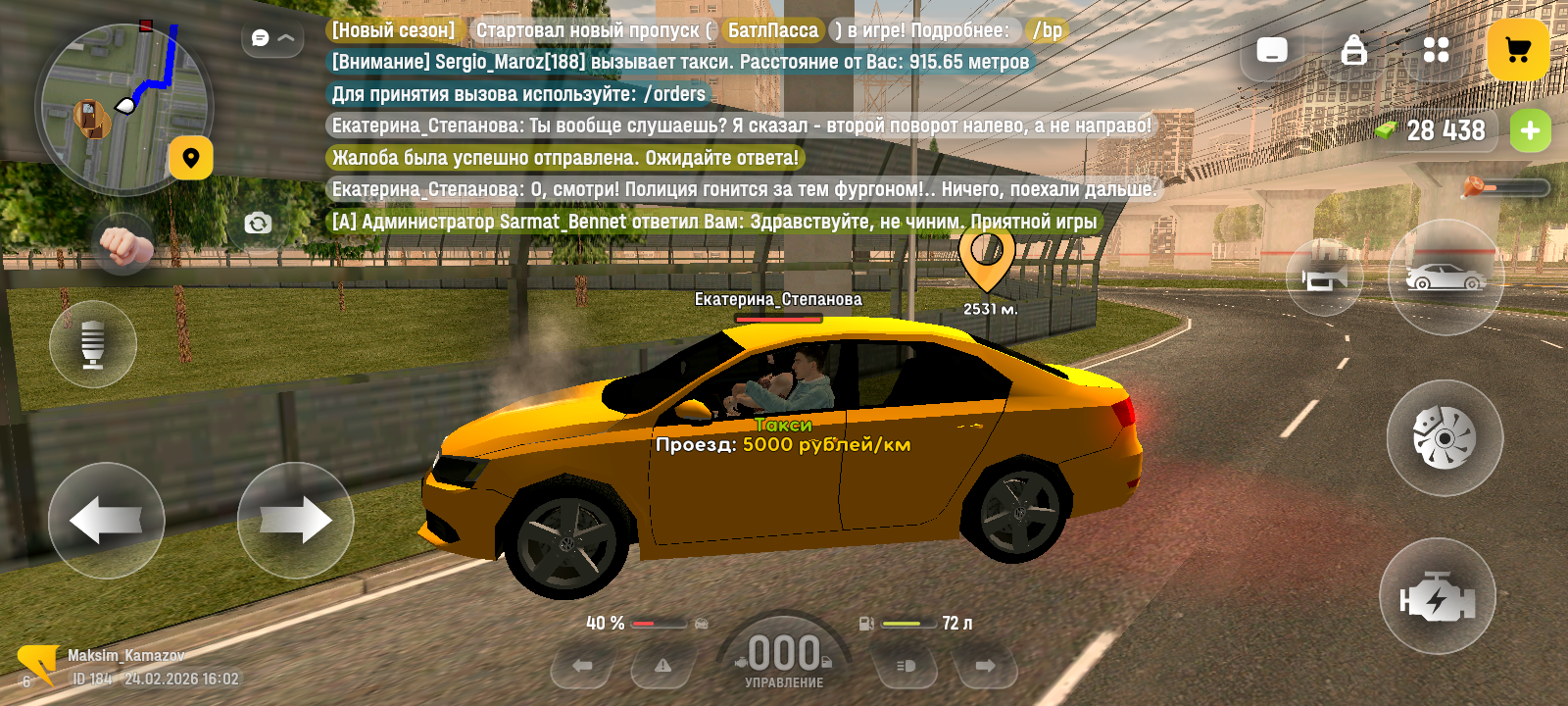Tap the fist punch icon
Screen dimensions: 1568x706
click(123, 244)
